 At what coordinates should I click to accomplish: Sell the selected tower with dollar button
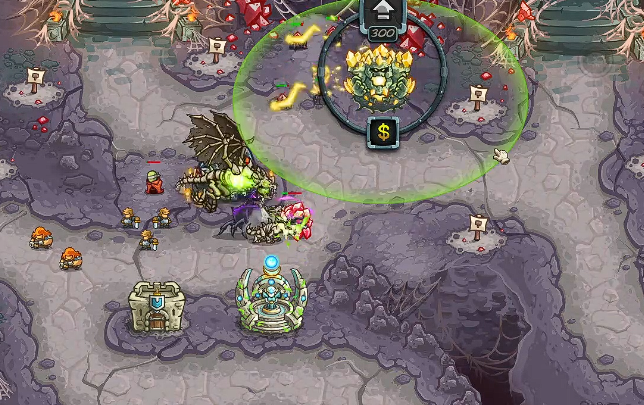point(382,131)
